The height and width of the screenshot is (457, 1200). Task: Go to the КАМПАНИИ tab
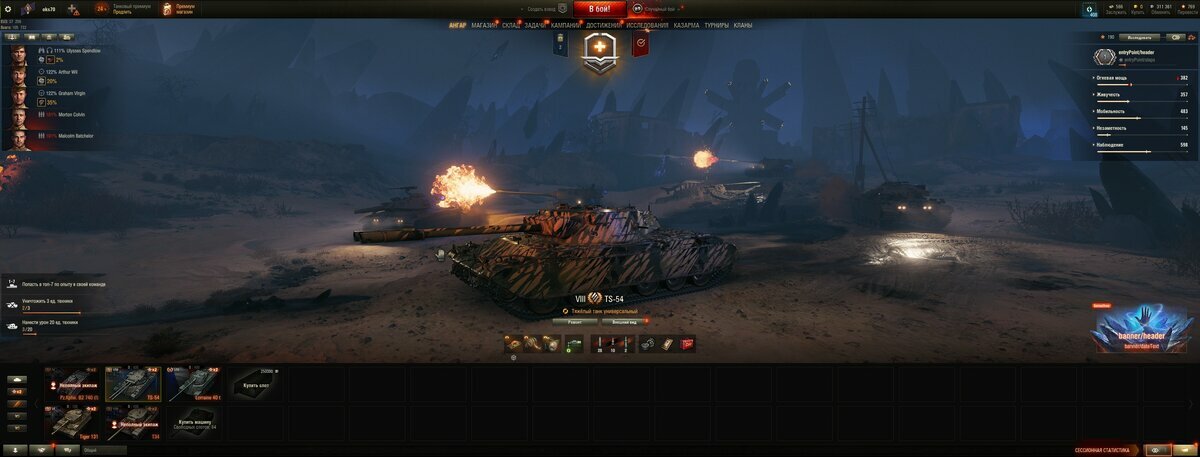click(x=566, y=25)
